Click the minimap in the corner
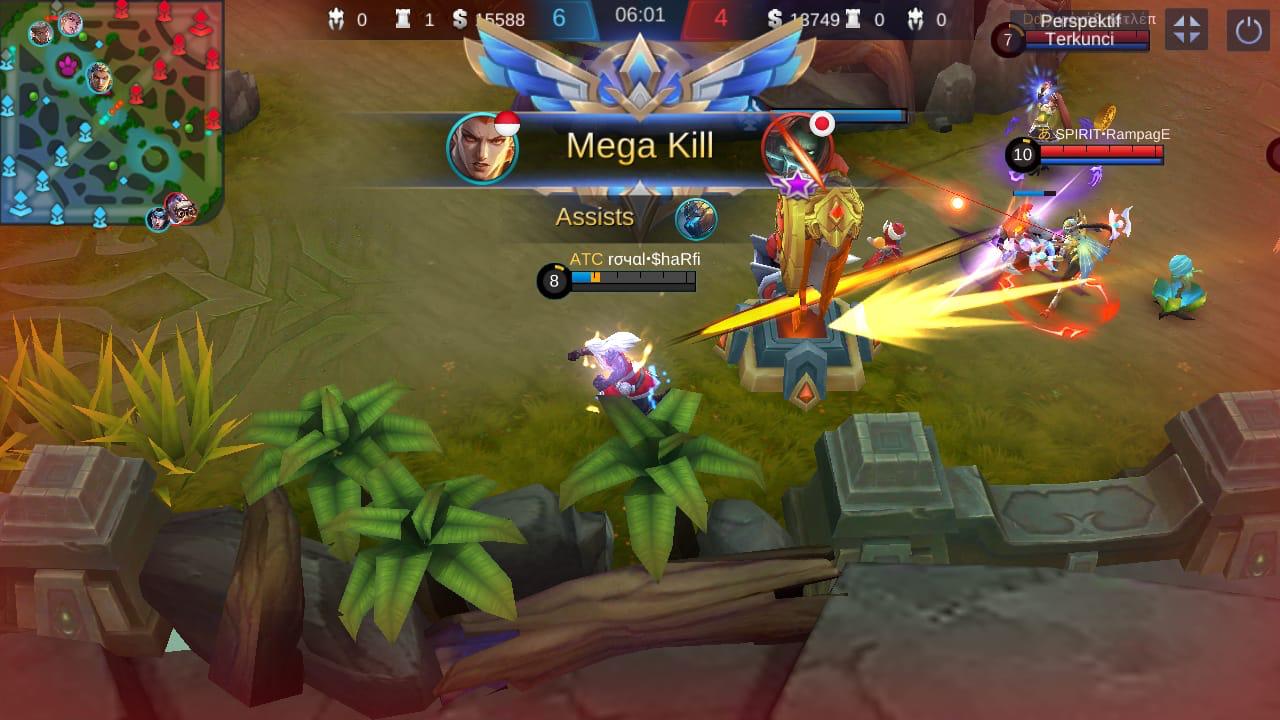Image resolution: width=1280 pixels, height=720 pixels. point(111,111)
